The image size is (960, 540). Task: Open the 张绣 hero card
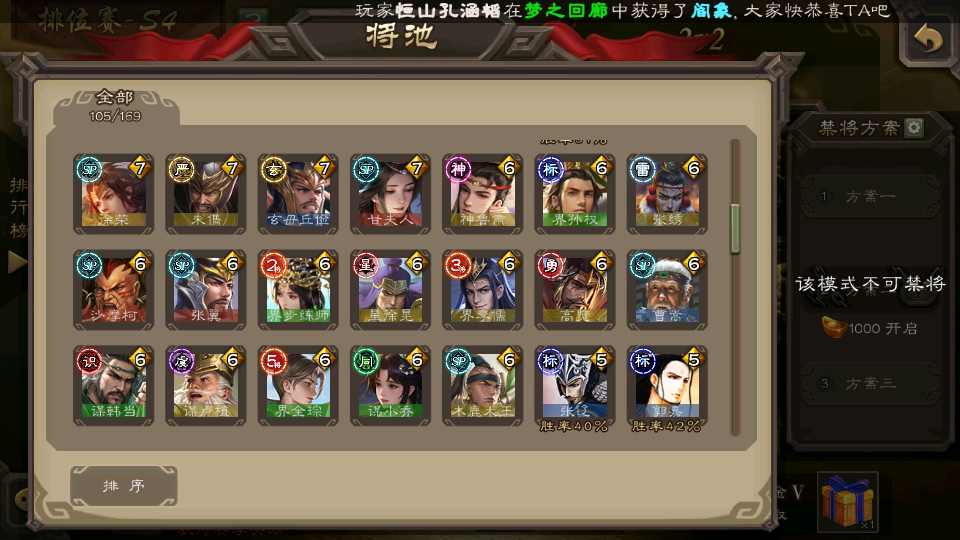667,193
